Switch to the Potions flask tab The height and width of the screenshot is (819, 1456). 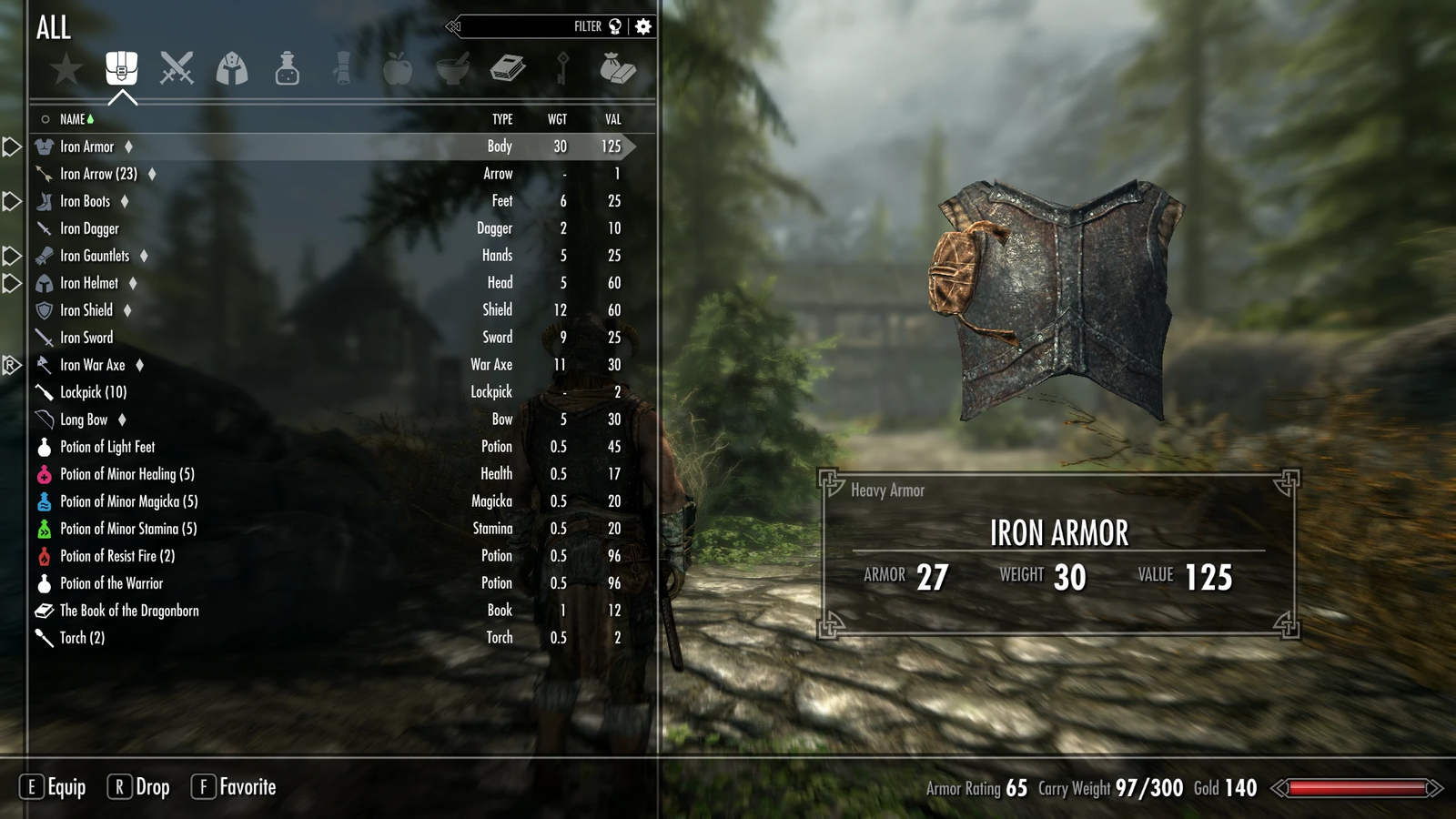point(288,69)
